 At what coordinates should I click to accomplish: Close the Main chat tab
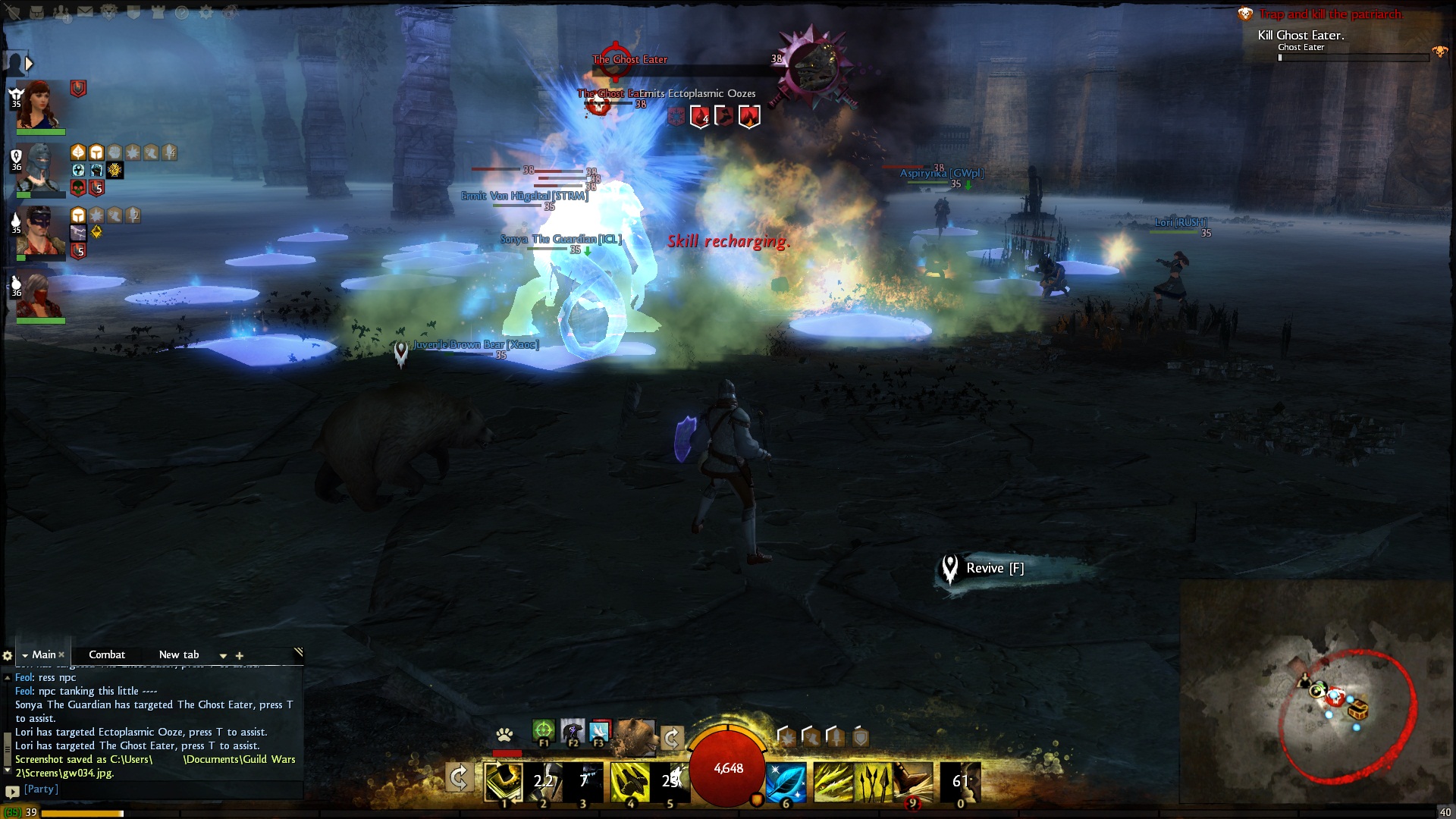coord(61,654)
